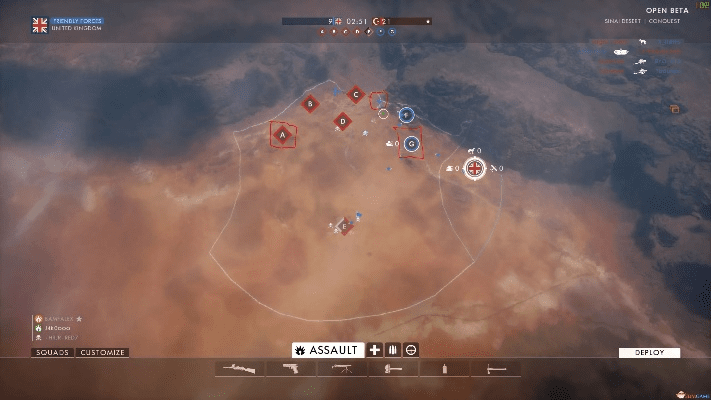Select the pistol sidearm loadout slot
The width and height of the screenshot is (711, 400).
pos(291,369)
